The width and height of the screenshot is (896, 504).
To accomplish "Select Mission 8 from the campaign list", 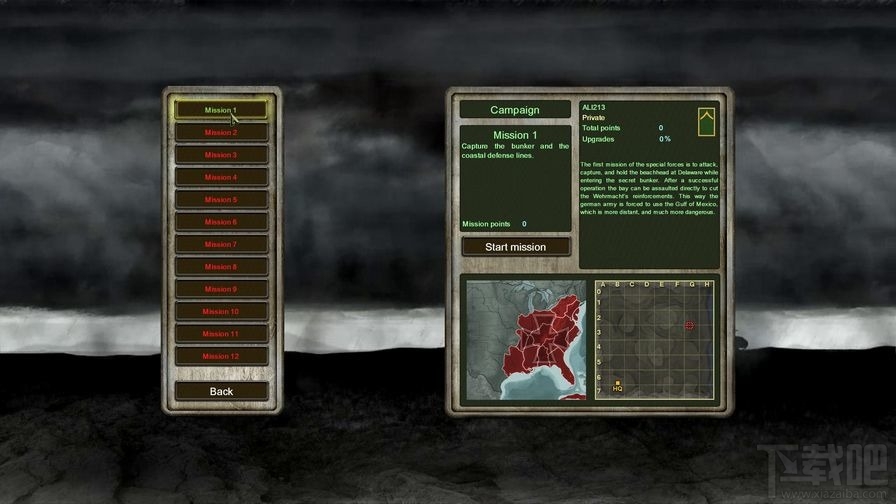I will [221, 267].
